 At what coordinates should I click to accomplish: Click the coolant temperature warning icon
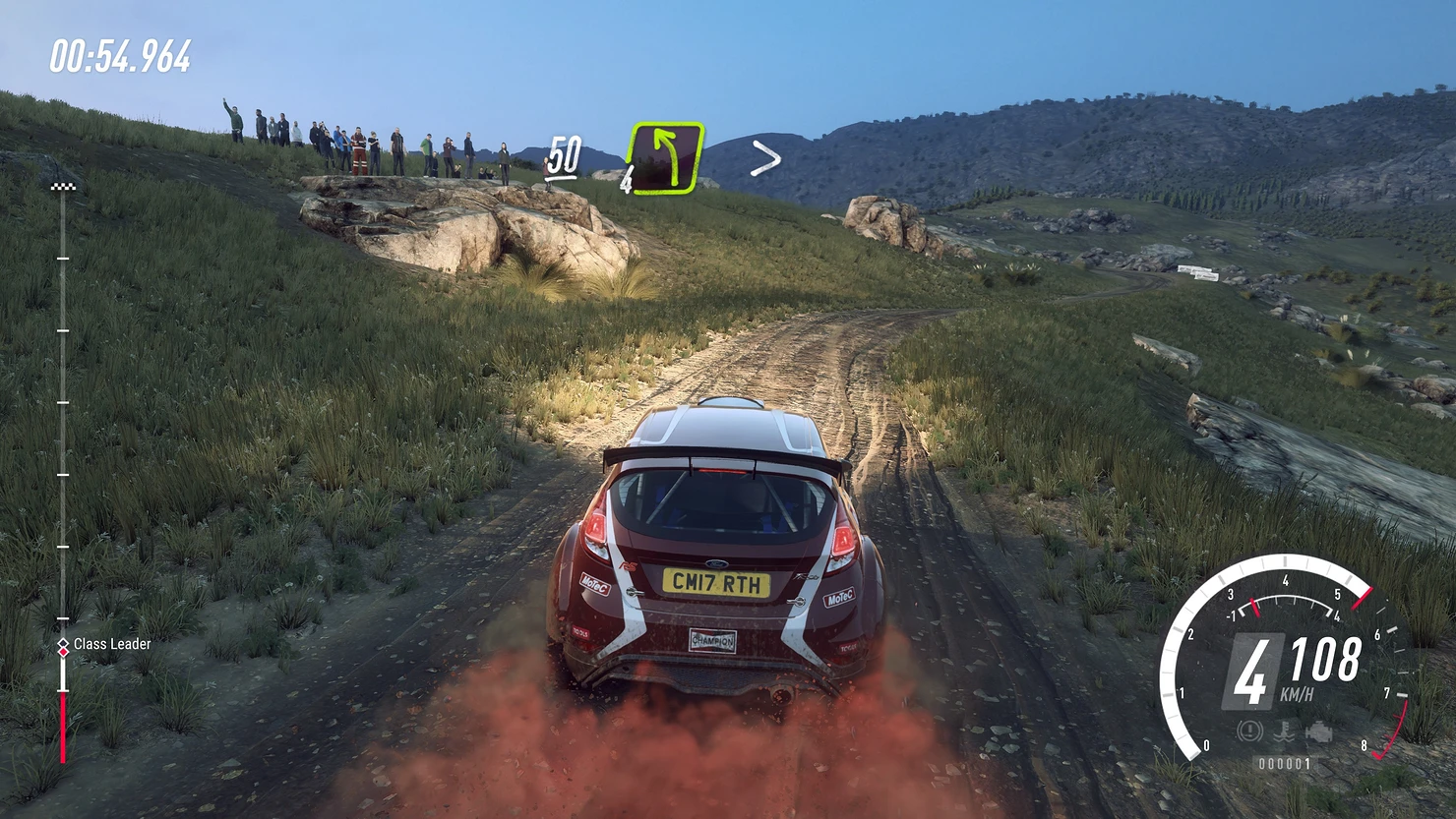[x=1285, y=732]
